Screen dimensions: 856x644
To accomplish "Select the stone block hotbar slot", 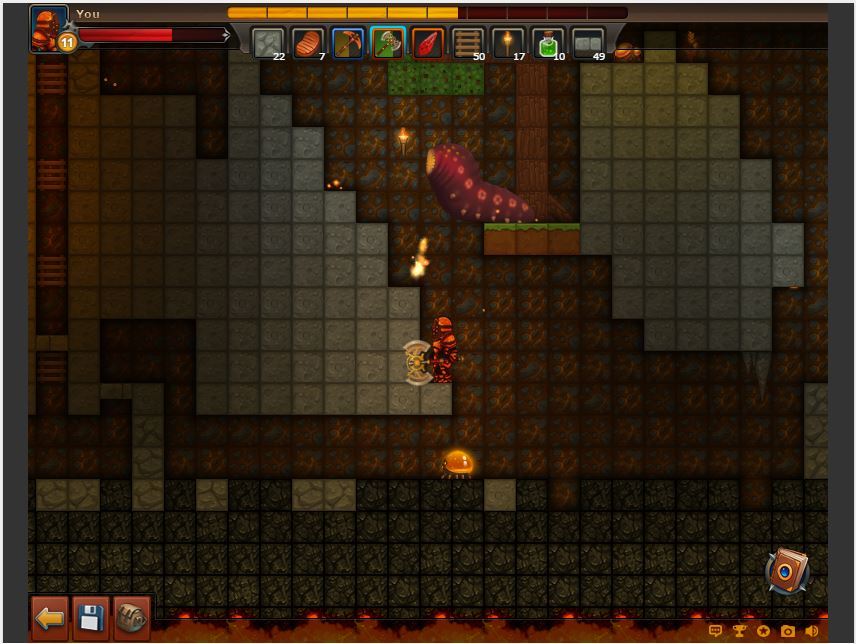I will tap(268, 44).
